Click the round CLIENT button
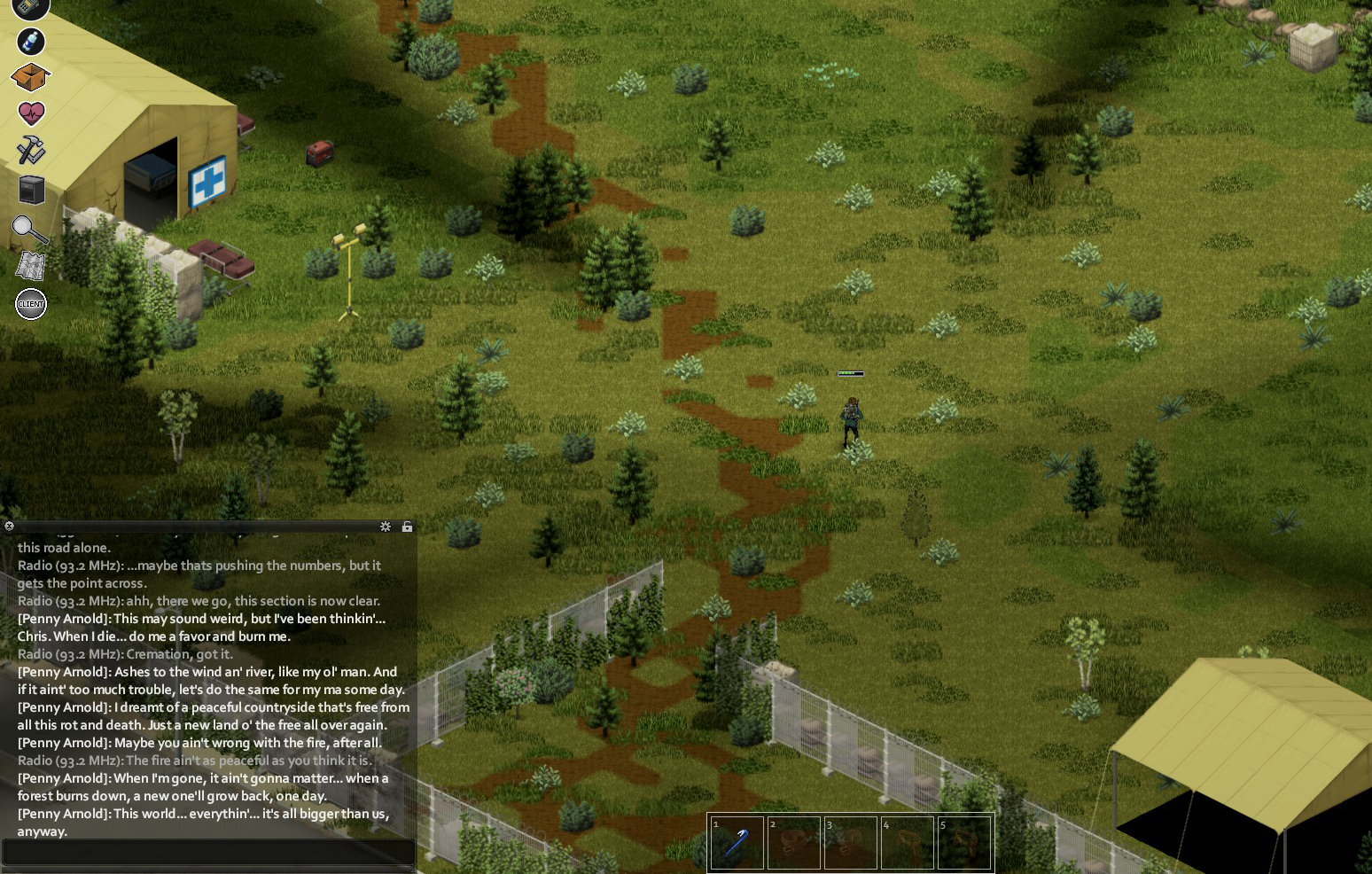Screen dimensions: 1372x874 tap(31, 304)
